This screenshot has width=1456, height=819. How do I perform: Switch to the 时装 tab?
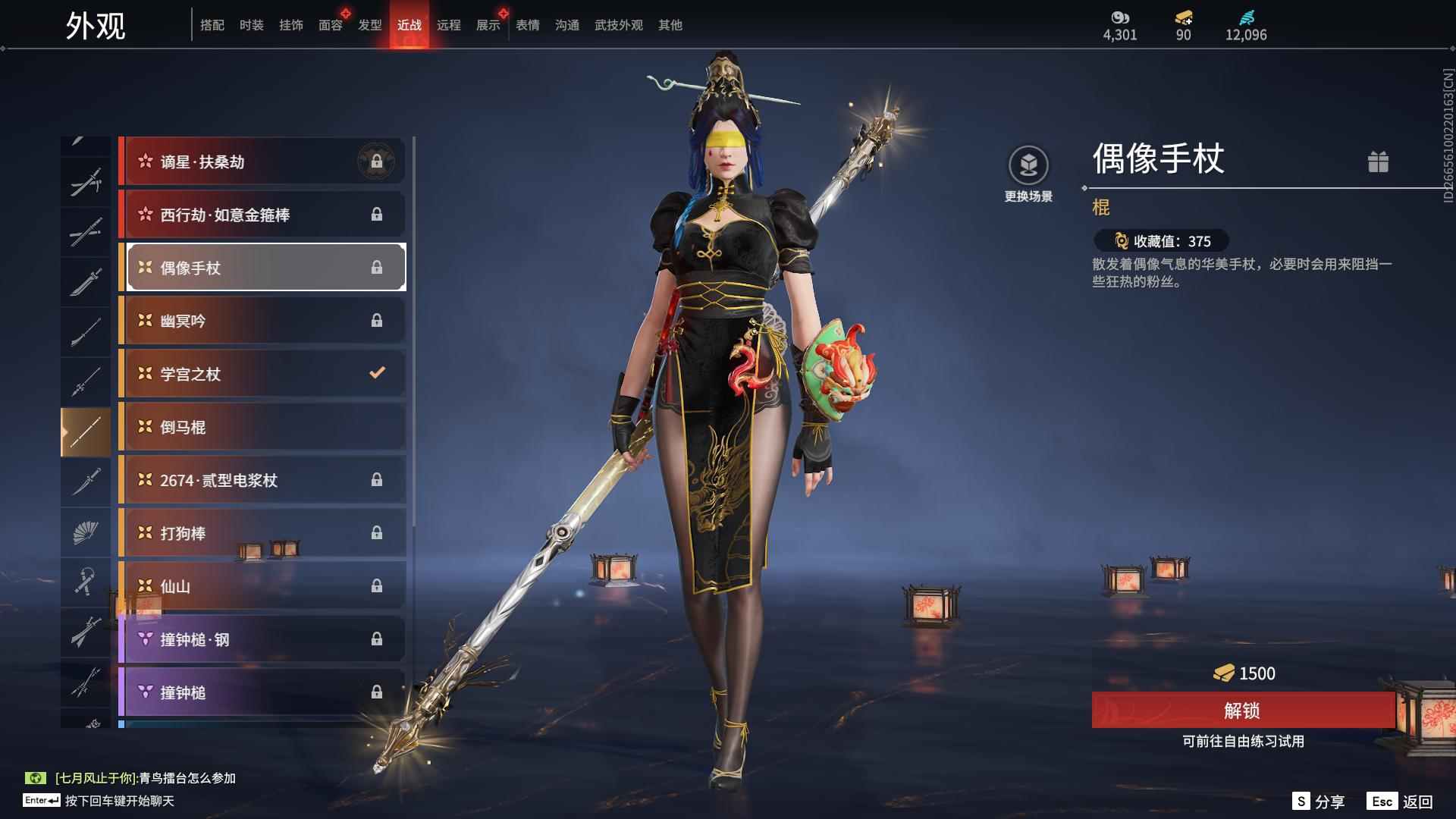[x=252, y=24]
